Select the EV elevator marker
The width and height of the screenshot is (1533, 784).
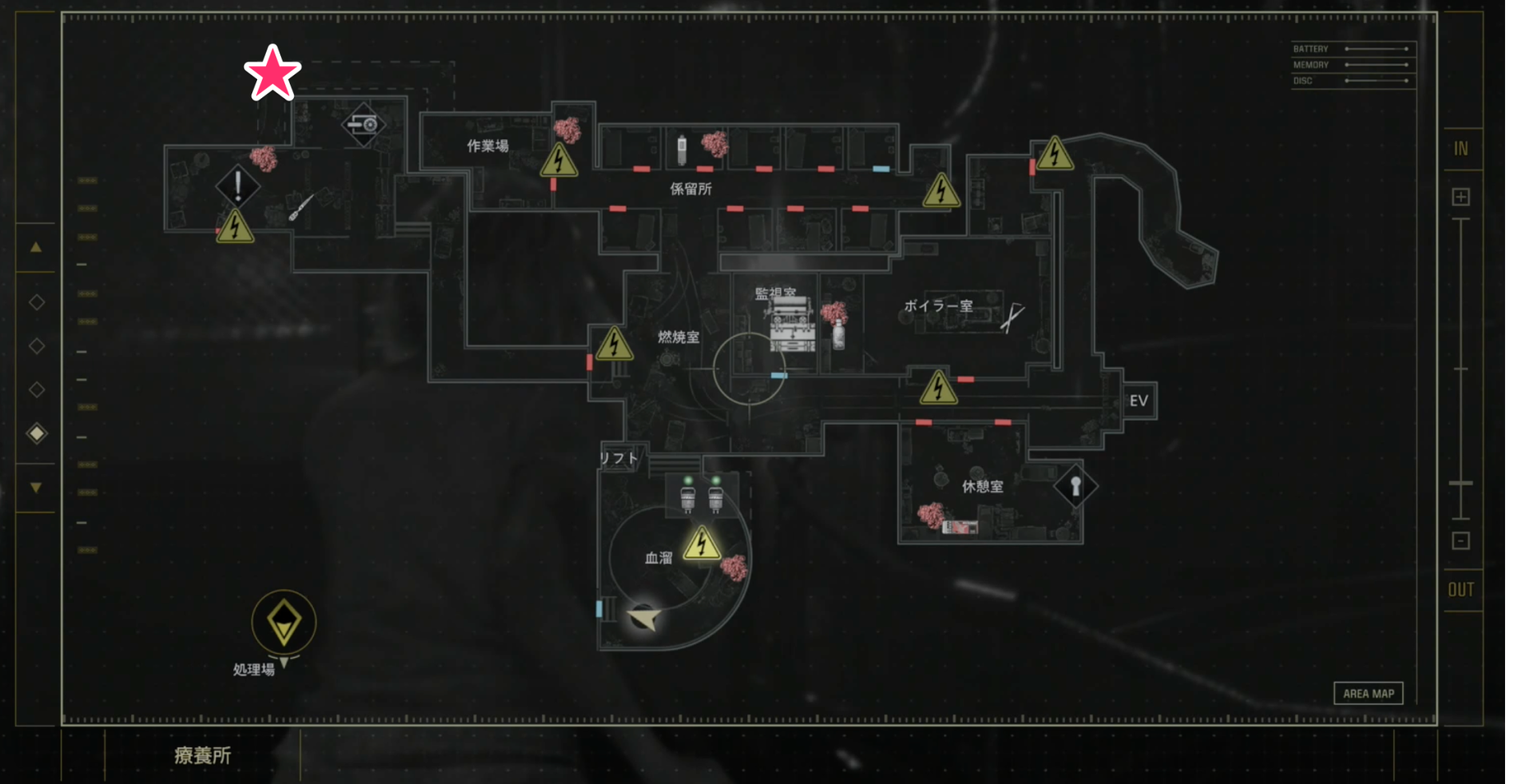[1139, 401]
